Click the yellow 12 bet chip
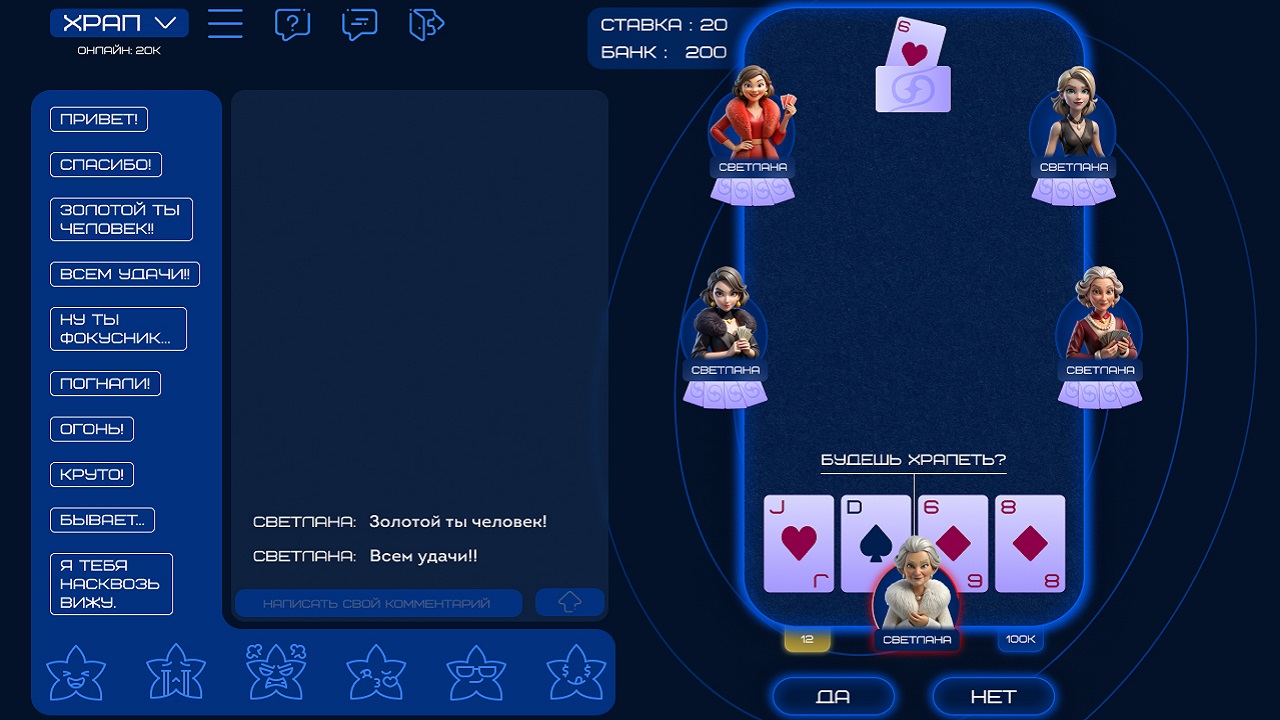This screenshot has height=720, width=1280. pos(806,638)
